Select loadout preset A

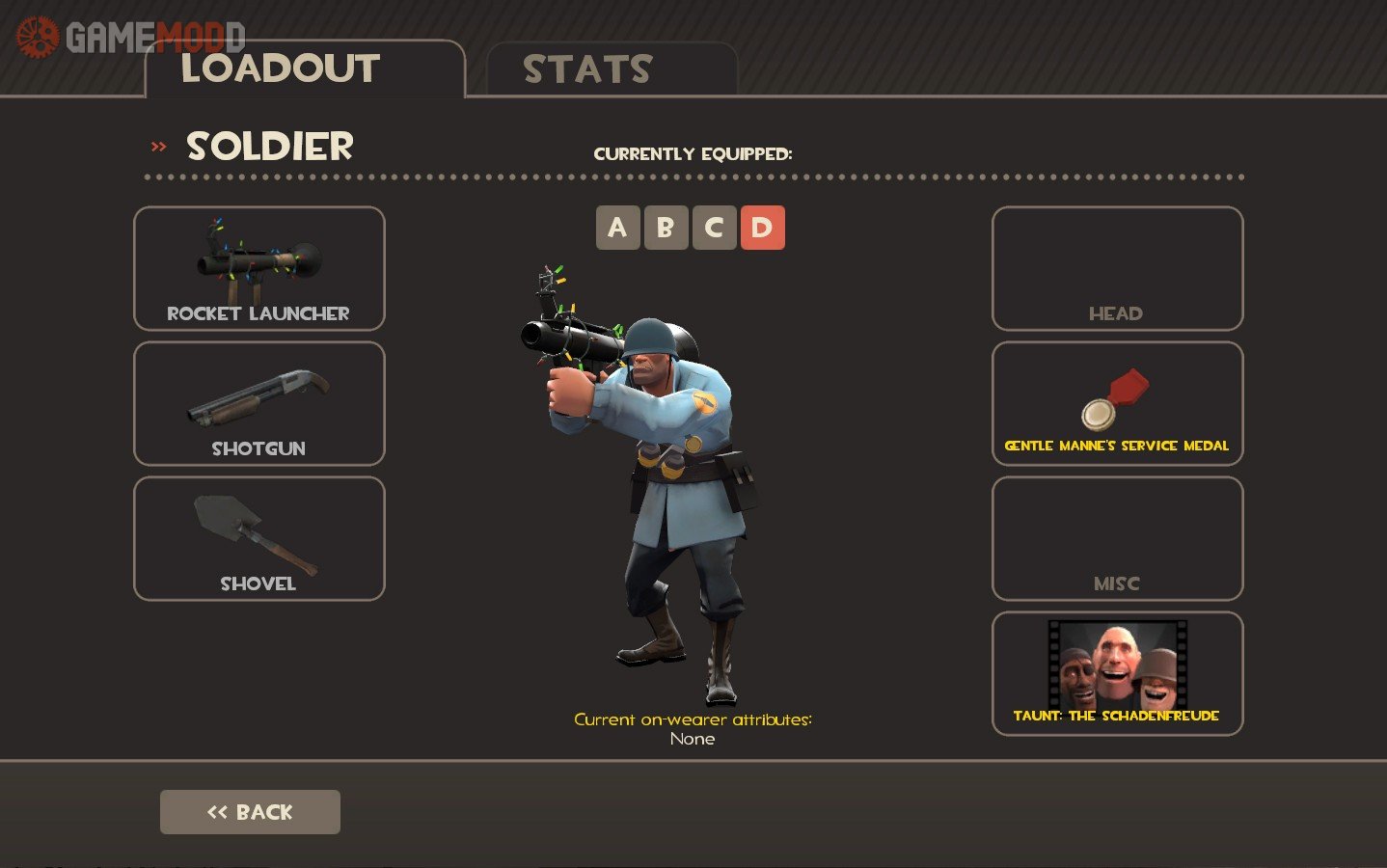pyautogui.click(x=617, y=228)
